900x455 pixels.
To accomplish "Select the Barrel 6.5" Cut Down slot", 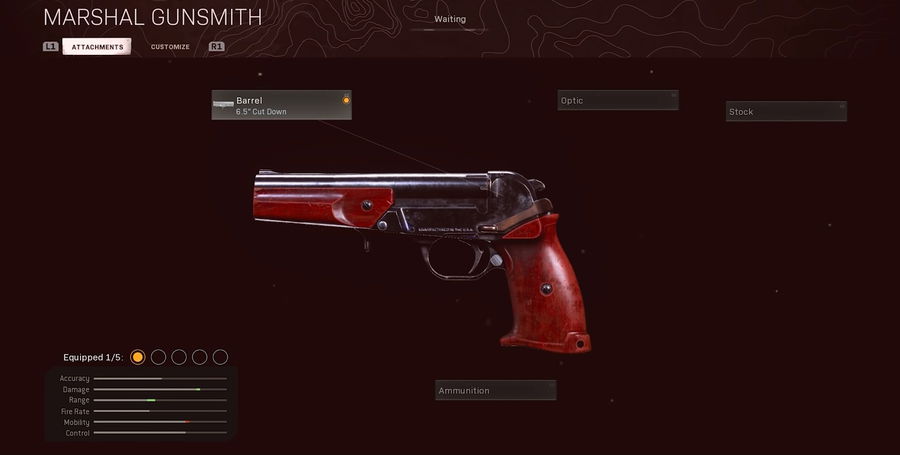I will tap(281, 105).
